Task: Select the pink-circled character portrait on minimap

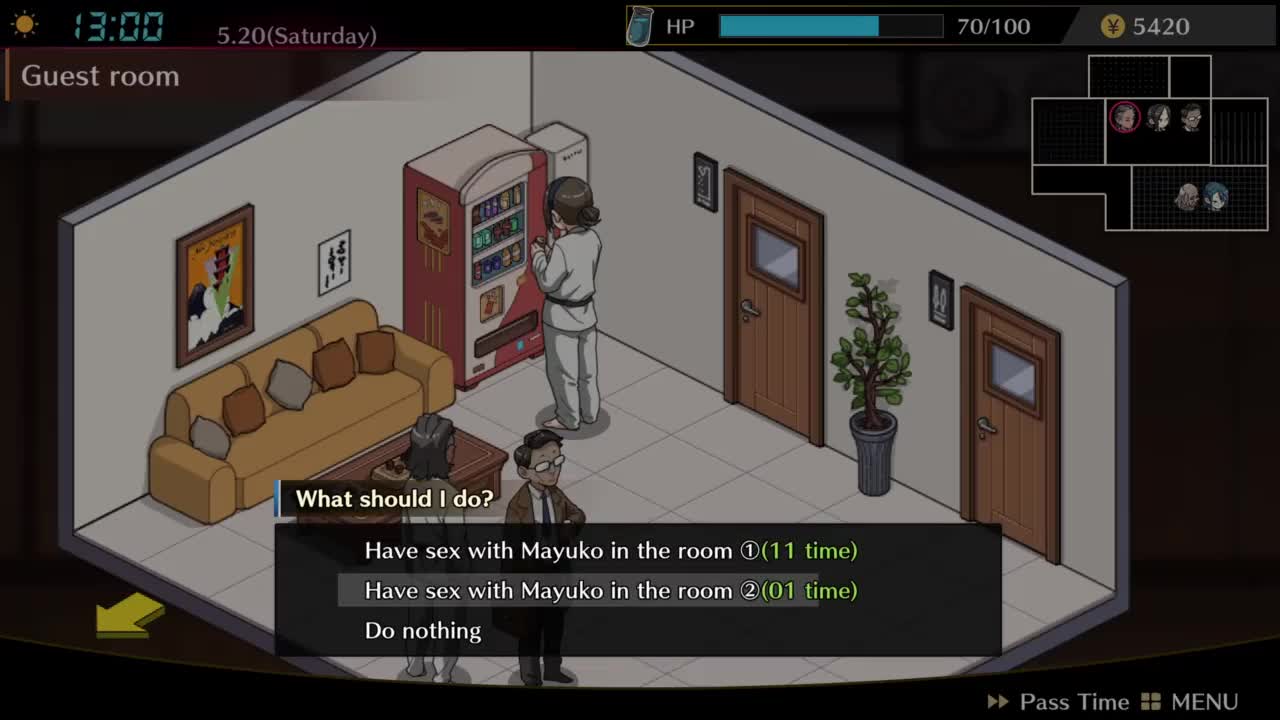Action: (x=1125, y=118)
